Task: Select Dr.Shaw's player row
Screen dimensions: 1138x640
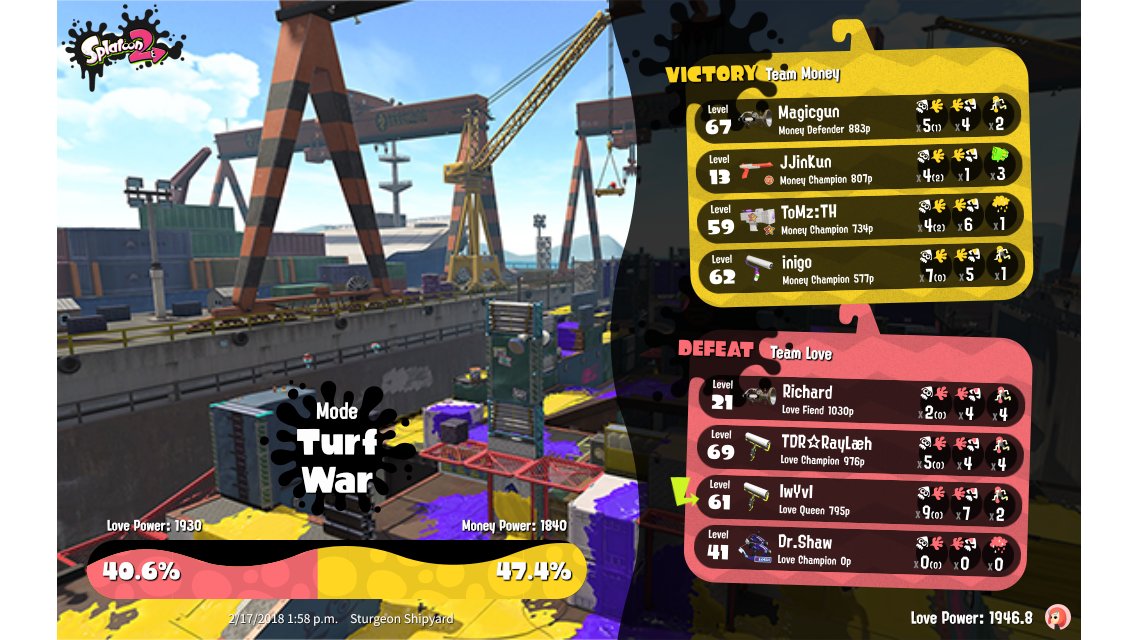Action: tap(860, 548)
